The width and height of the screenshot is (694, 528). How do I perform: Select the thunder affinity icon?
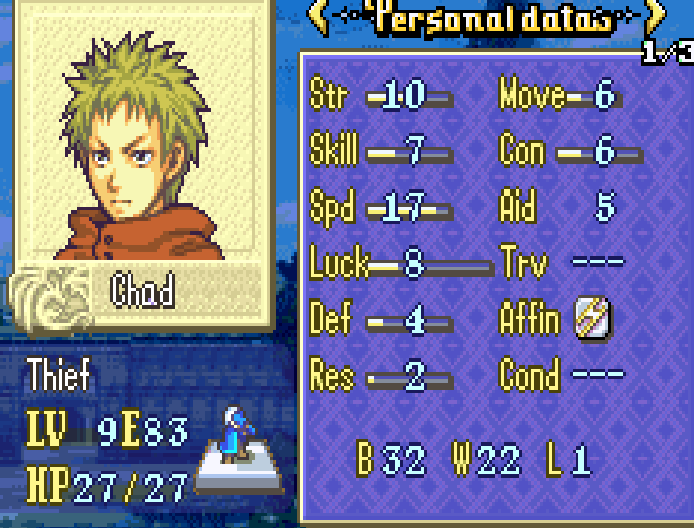click(x=592, y=320)
